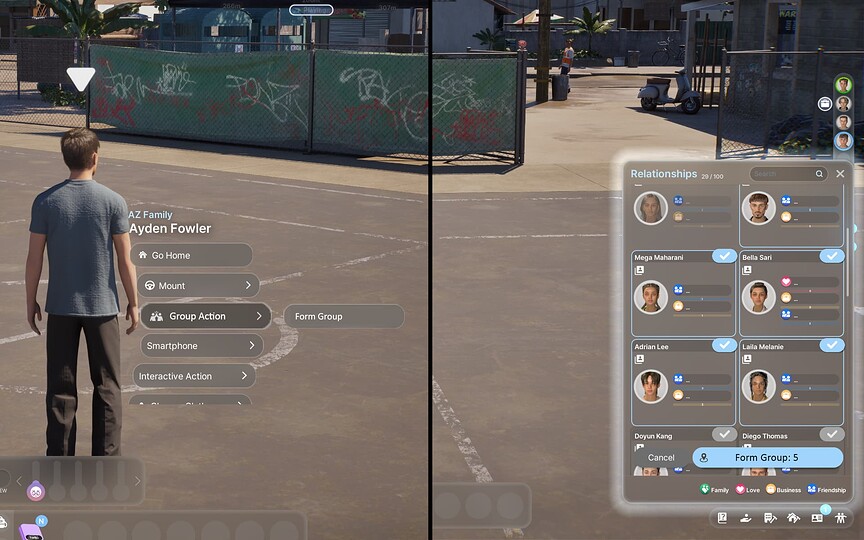
Task: Open the house icon in bottom toolbar
Action: tap(793, 518)
